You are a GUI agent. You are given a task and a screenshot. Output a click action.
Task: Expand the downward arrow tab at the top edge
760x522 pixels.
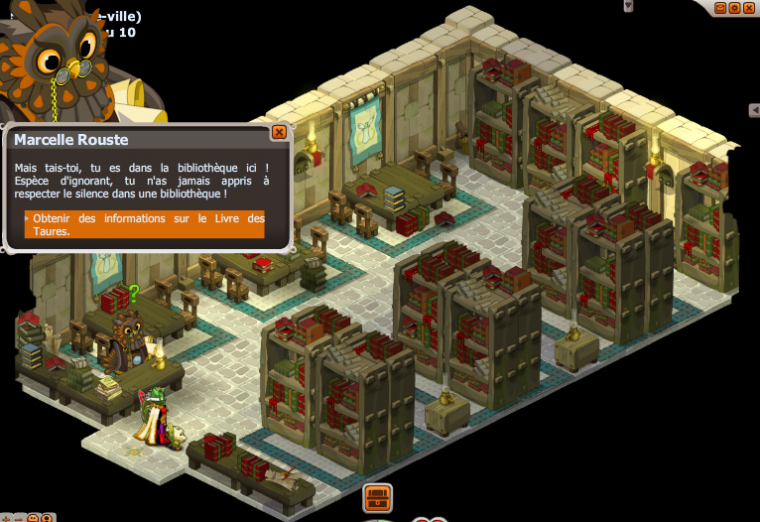pyautogui.click(x=628, y=5)
